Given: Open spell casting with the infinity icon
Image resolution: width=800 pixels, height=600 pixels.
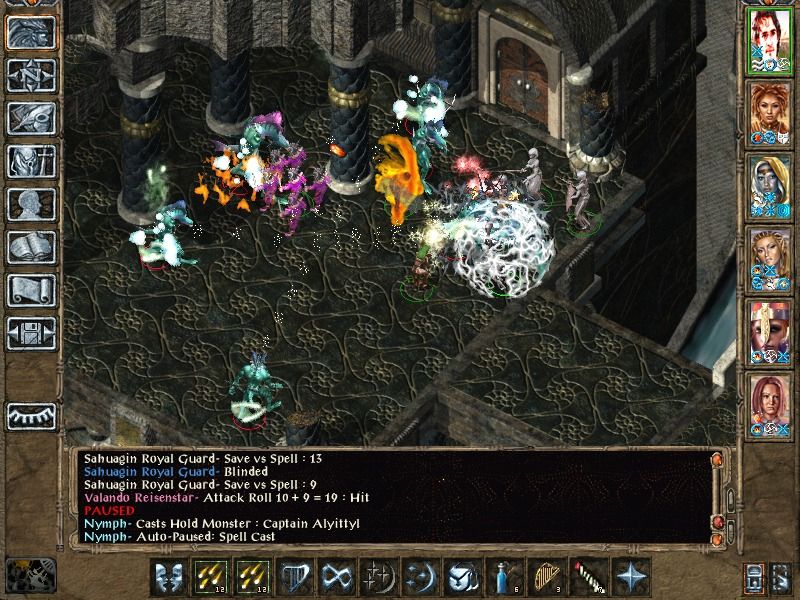Looking at the screenshot, I should click(x=334, y=578).
